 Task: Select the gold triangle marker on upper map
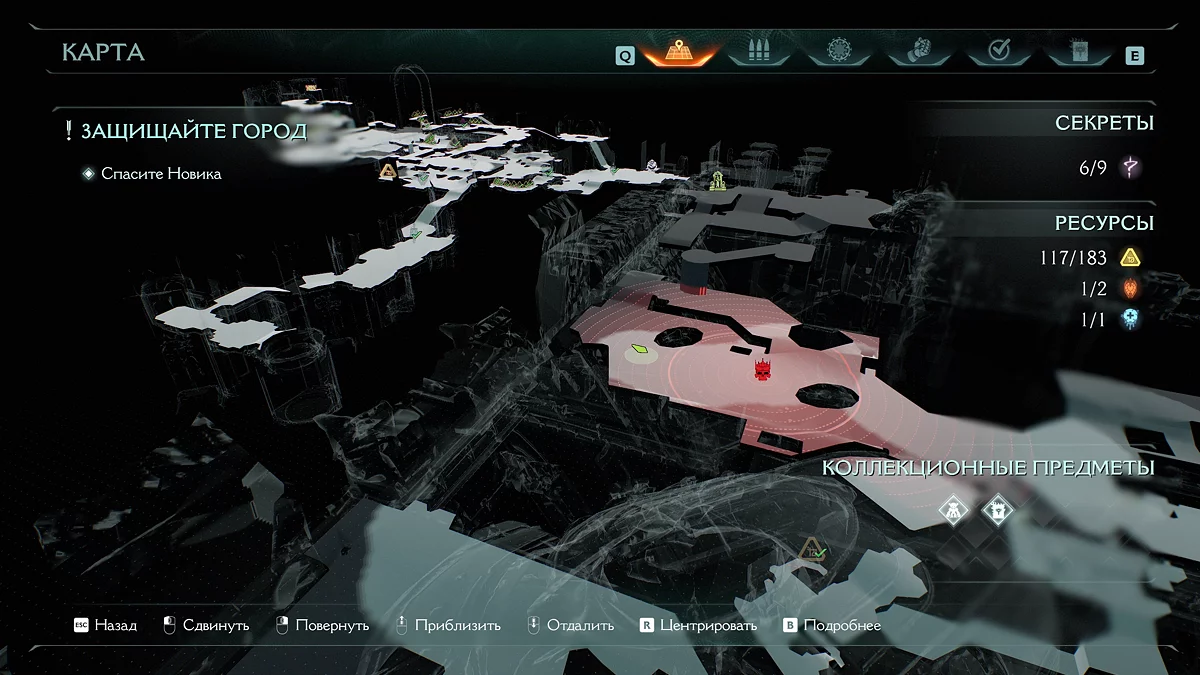tap(388, 171)
